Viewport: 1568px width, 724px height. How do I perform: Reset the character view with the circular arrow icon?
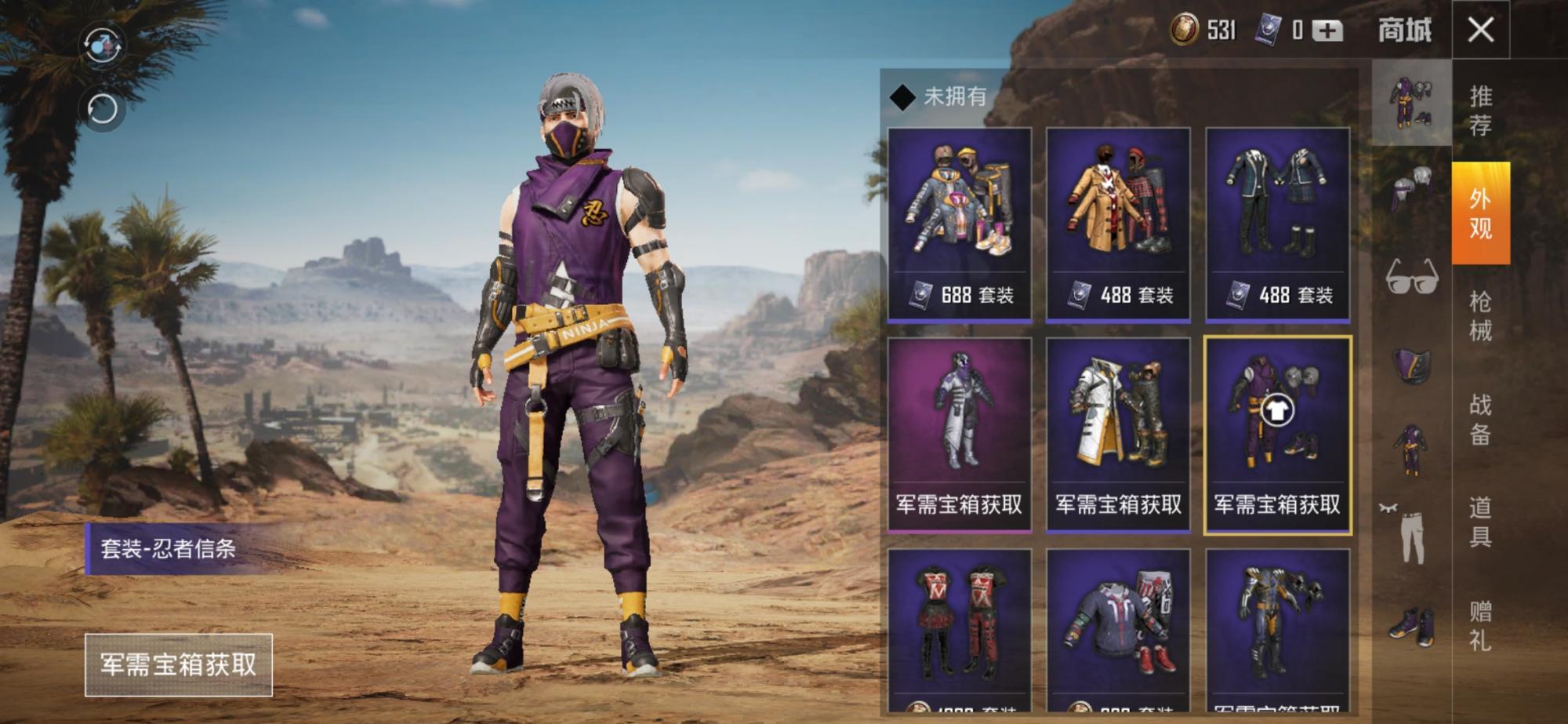tap(103, 109)
